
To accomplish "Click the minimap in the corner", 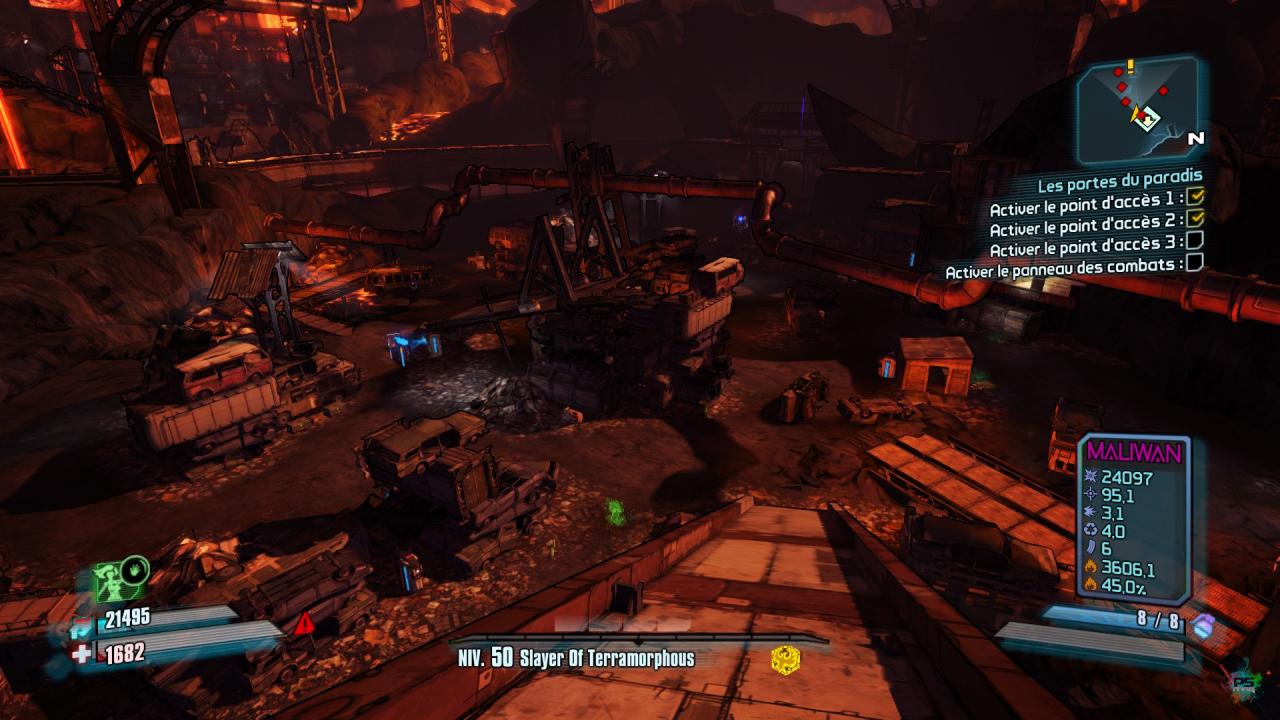I will coord(1138,108).
